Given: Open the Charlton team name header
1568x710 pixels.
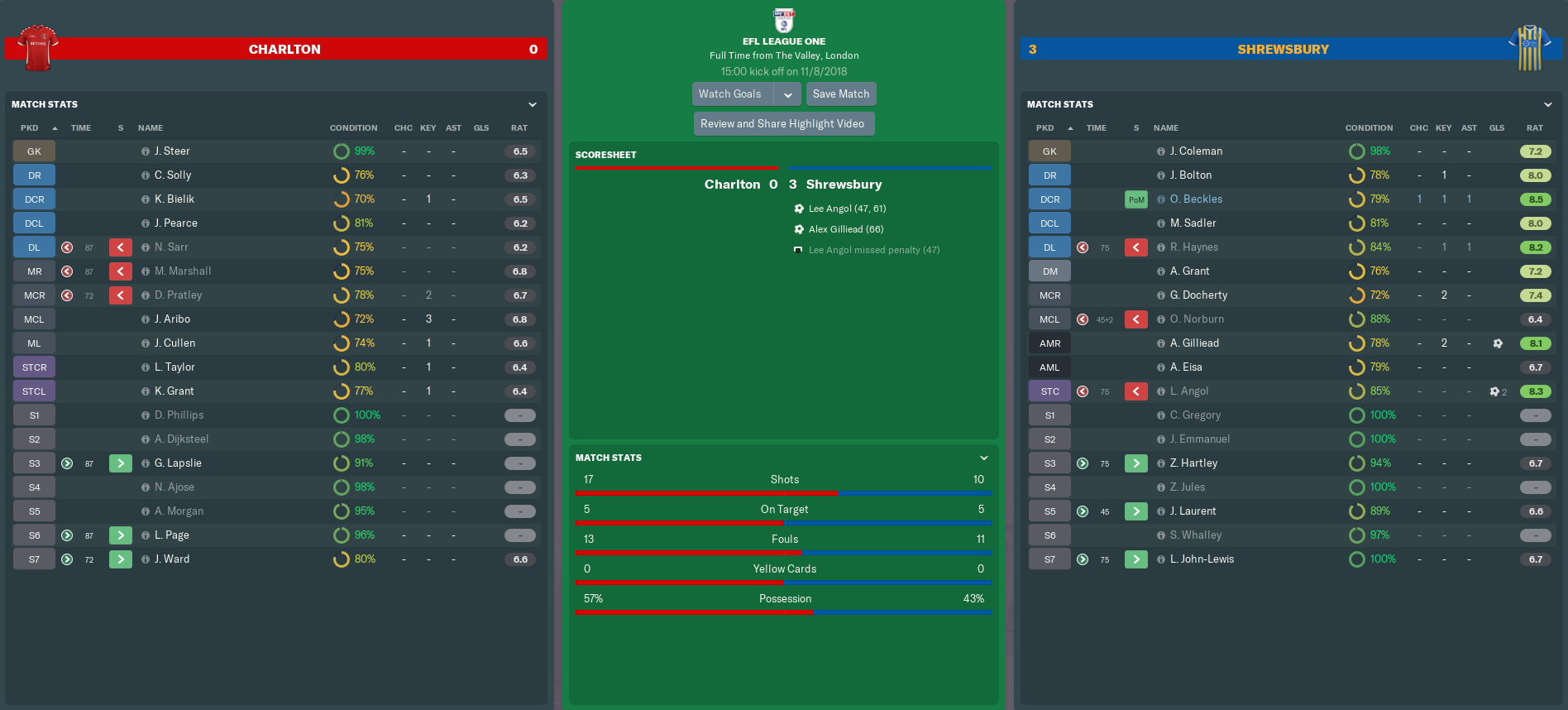Looking at the screenshot, I should coord(284,50).
